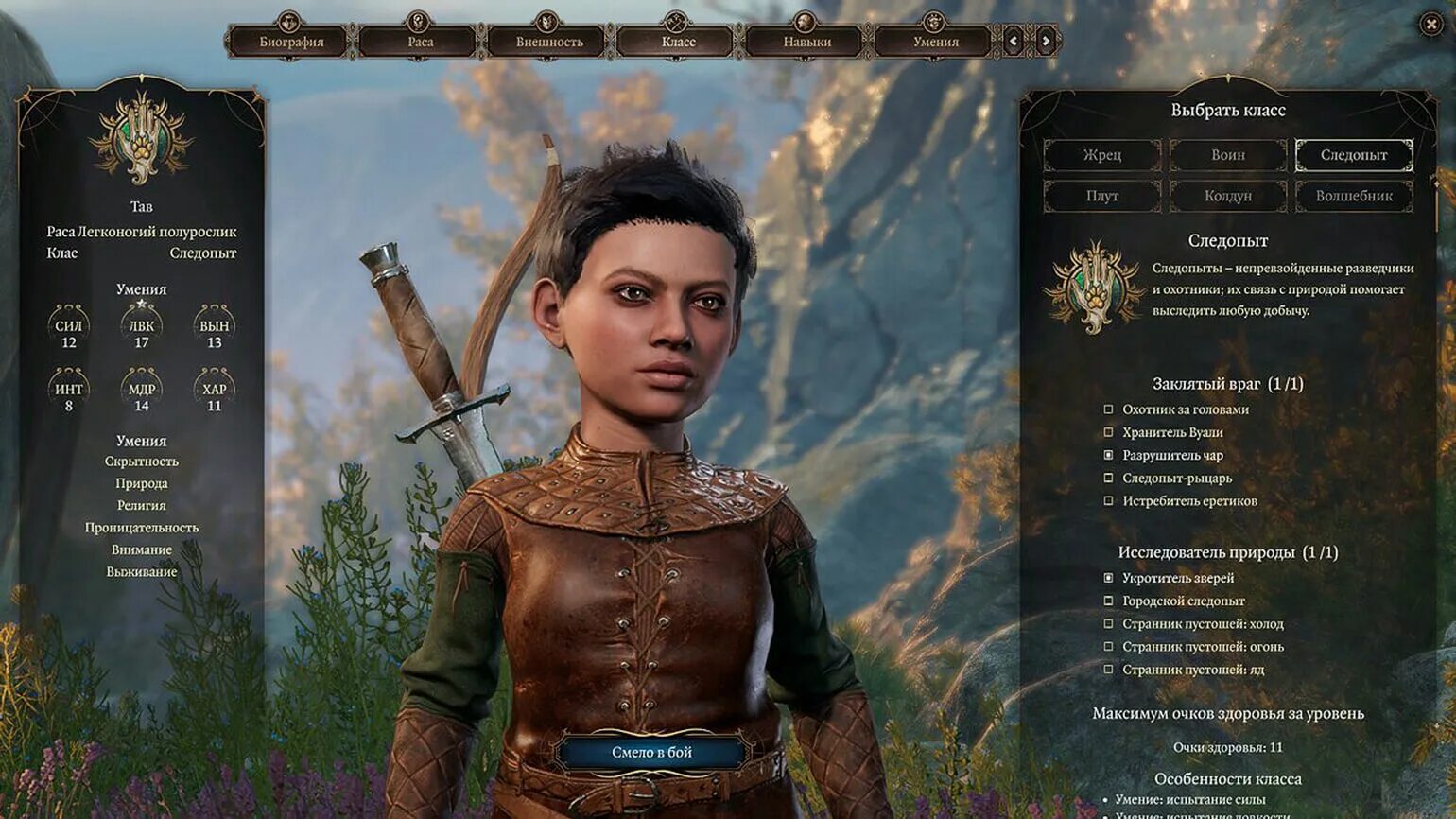Select the Плут class
Viewport: 1456px width, 819px height.
(1102, 196)
